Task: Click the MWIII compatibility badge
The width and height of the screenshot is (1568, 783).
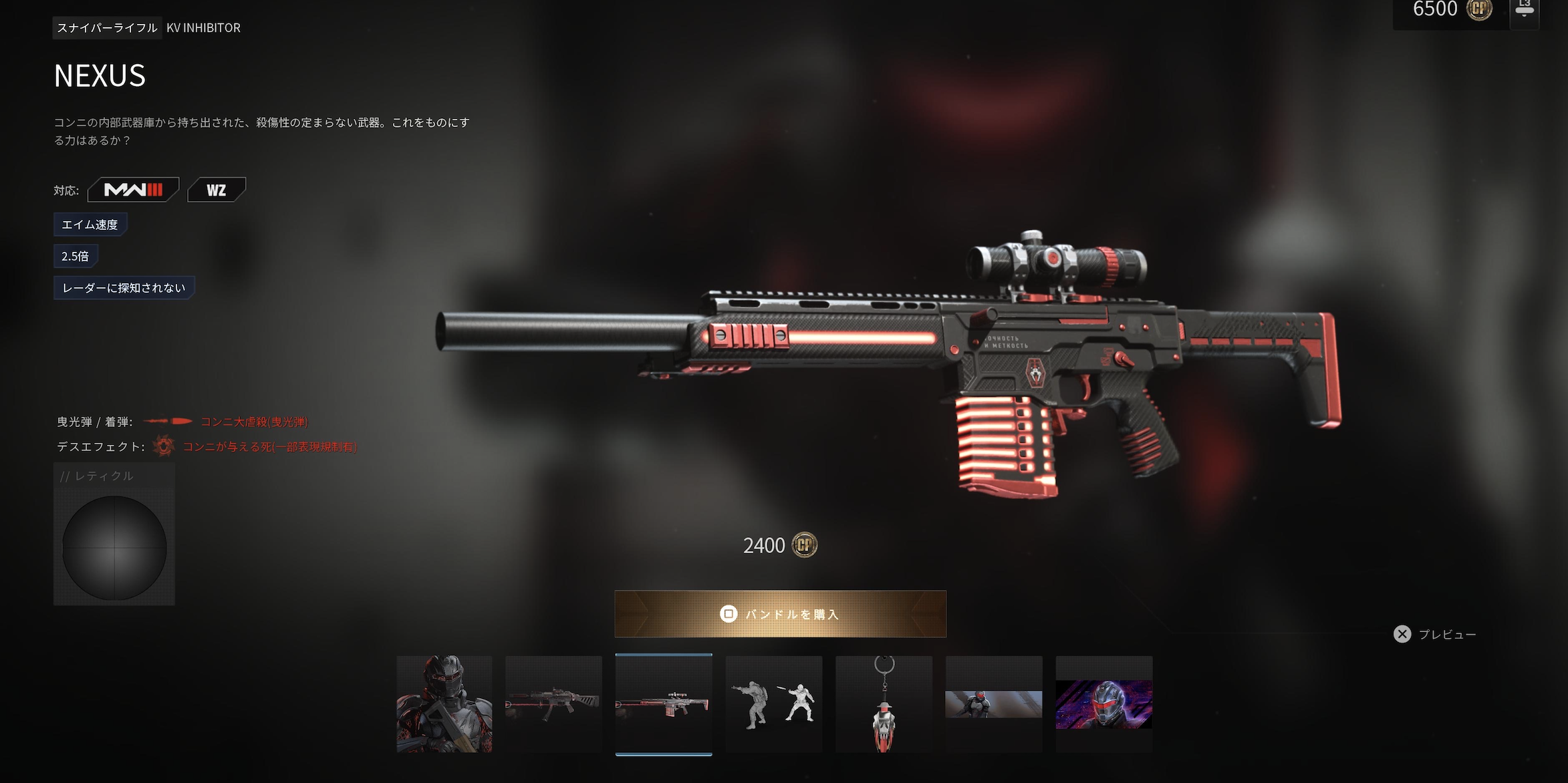Action: point(133,190)
